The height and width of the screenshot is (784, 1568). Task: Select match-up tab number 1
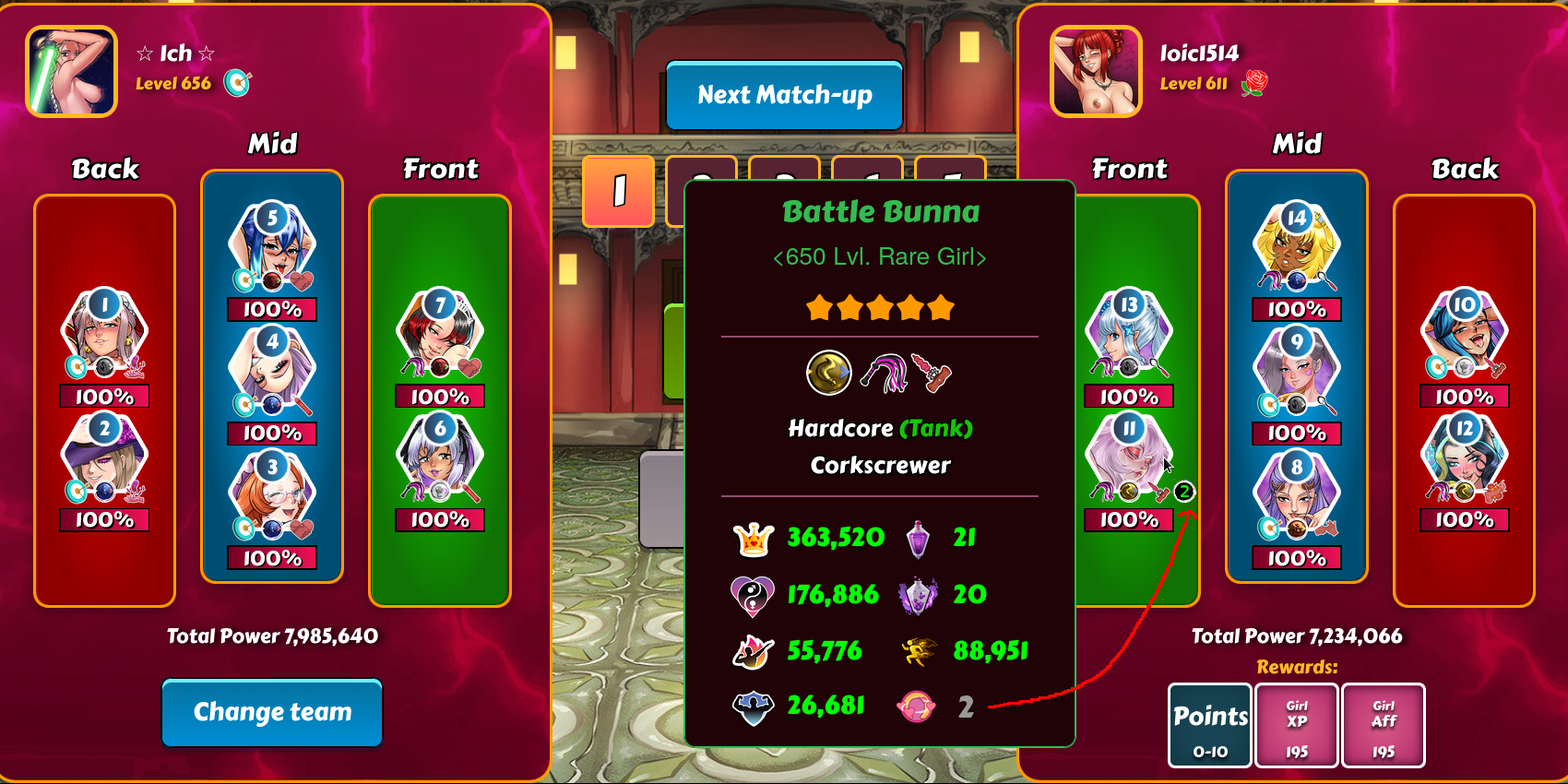(618, 191)
